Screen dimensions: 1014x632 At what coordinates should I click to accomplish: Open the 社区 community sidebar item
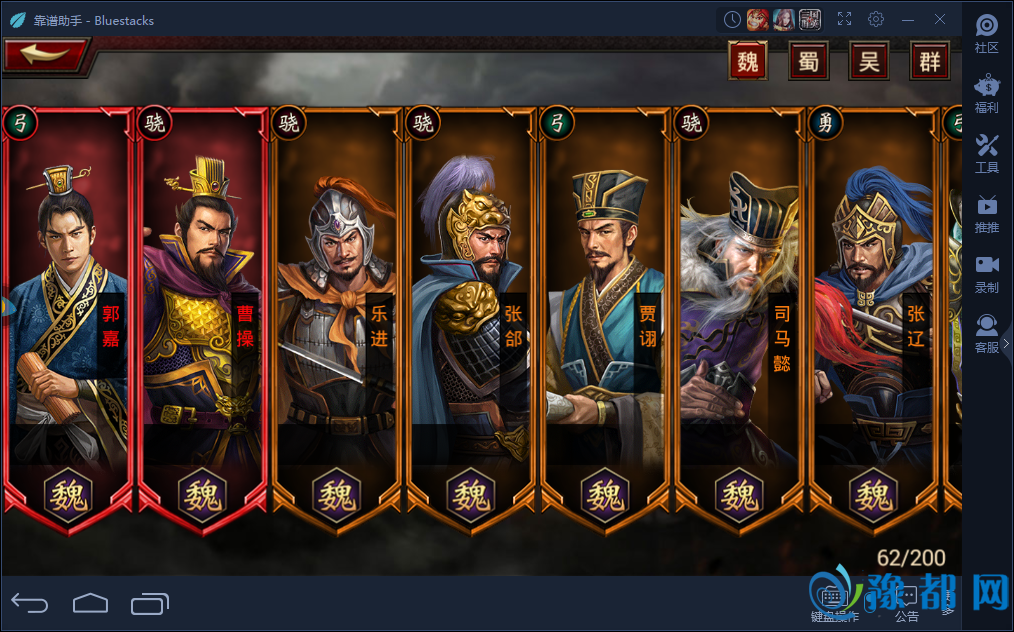987,34
